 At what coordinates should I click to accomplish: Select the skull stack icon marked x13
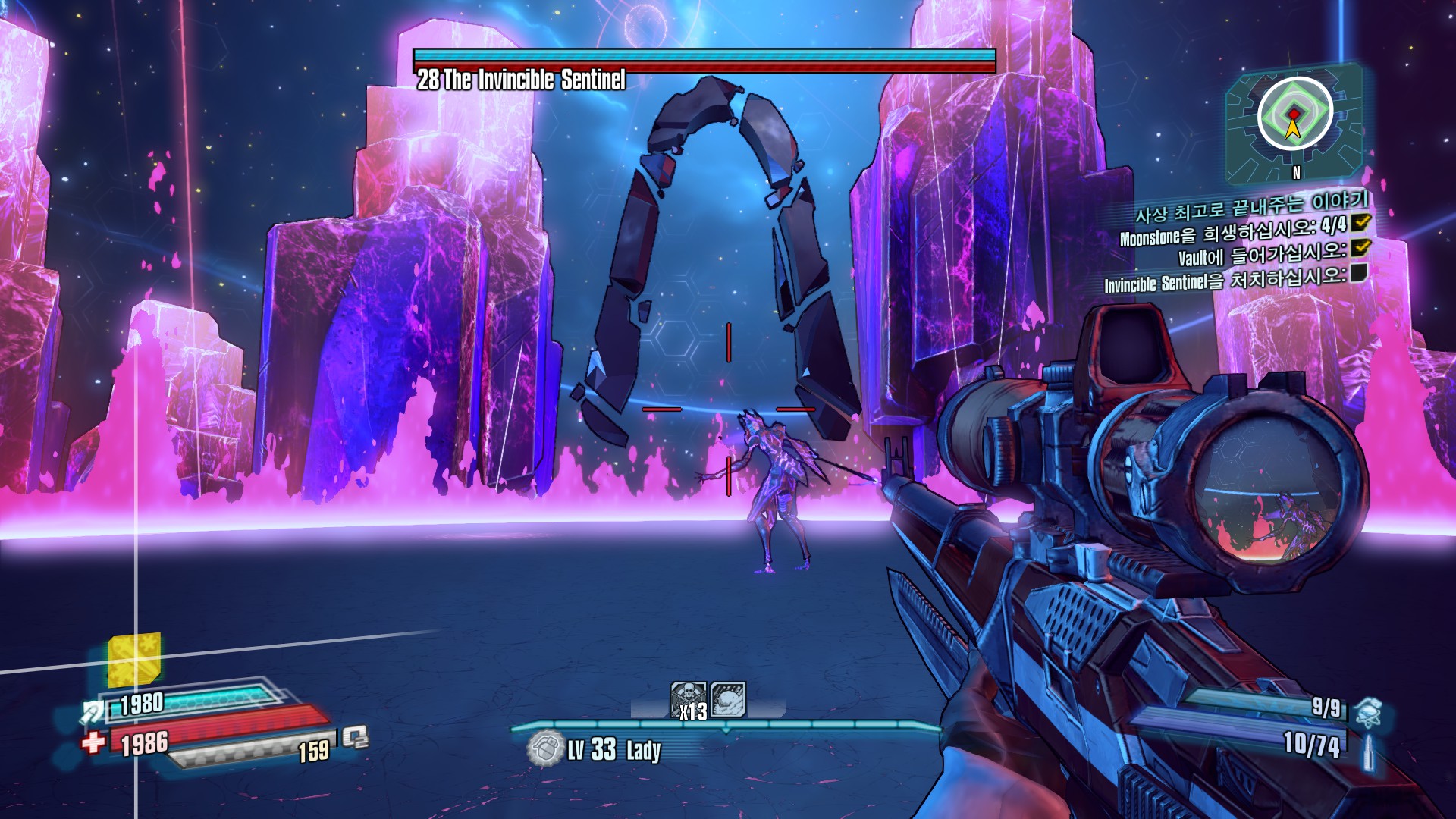coord(689,700)
